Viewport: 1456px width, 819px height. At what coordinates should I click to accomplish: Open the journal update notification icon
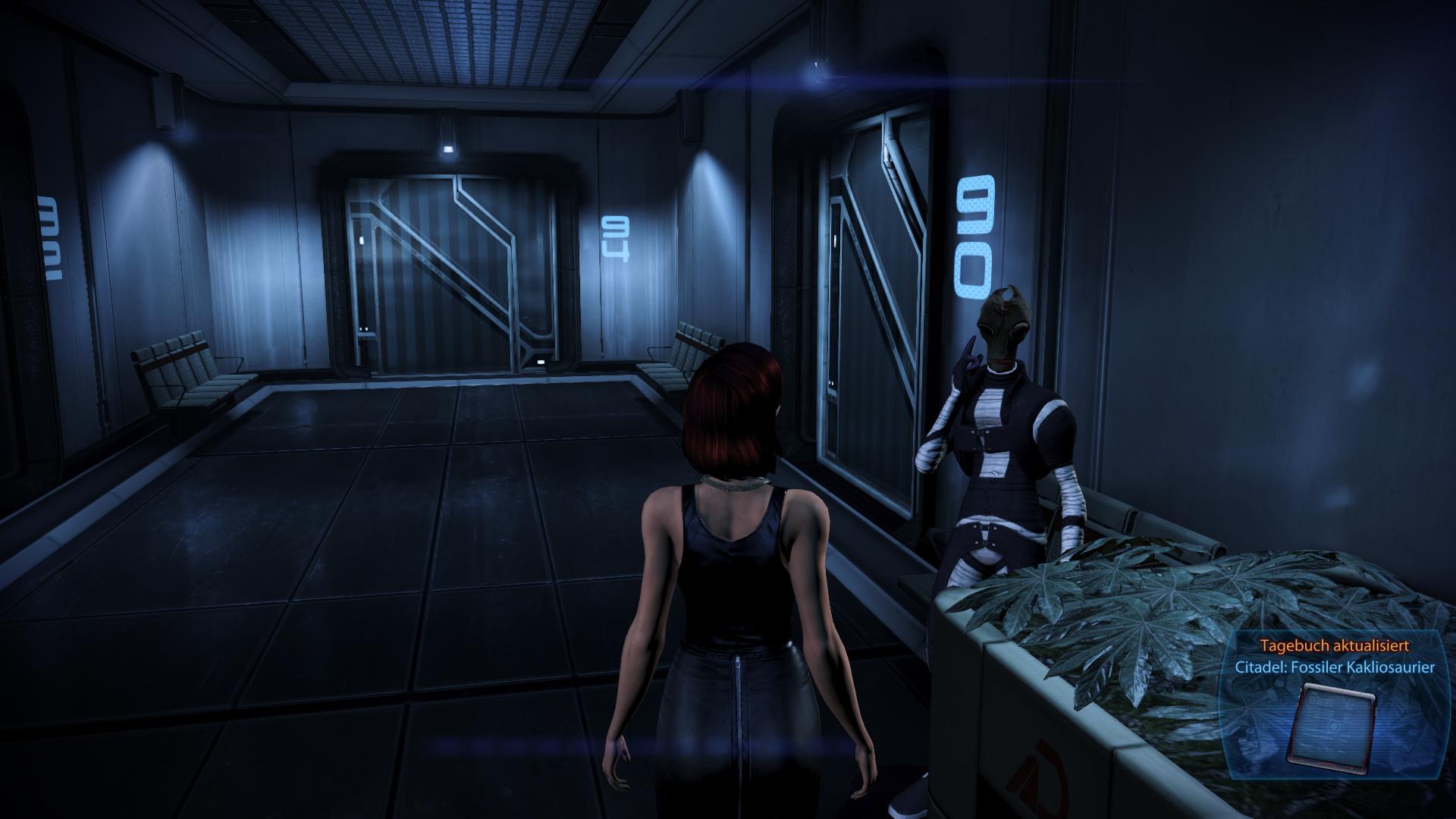1332,726
